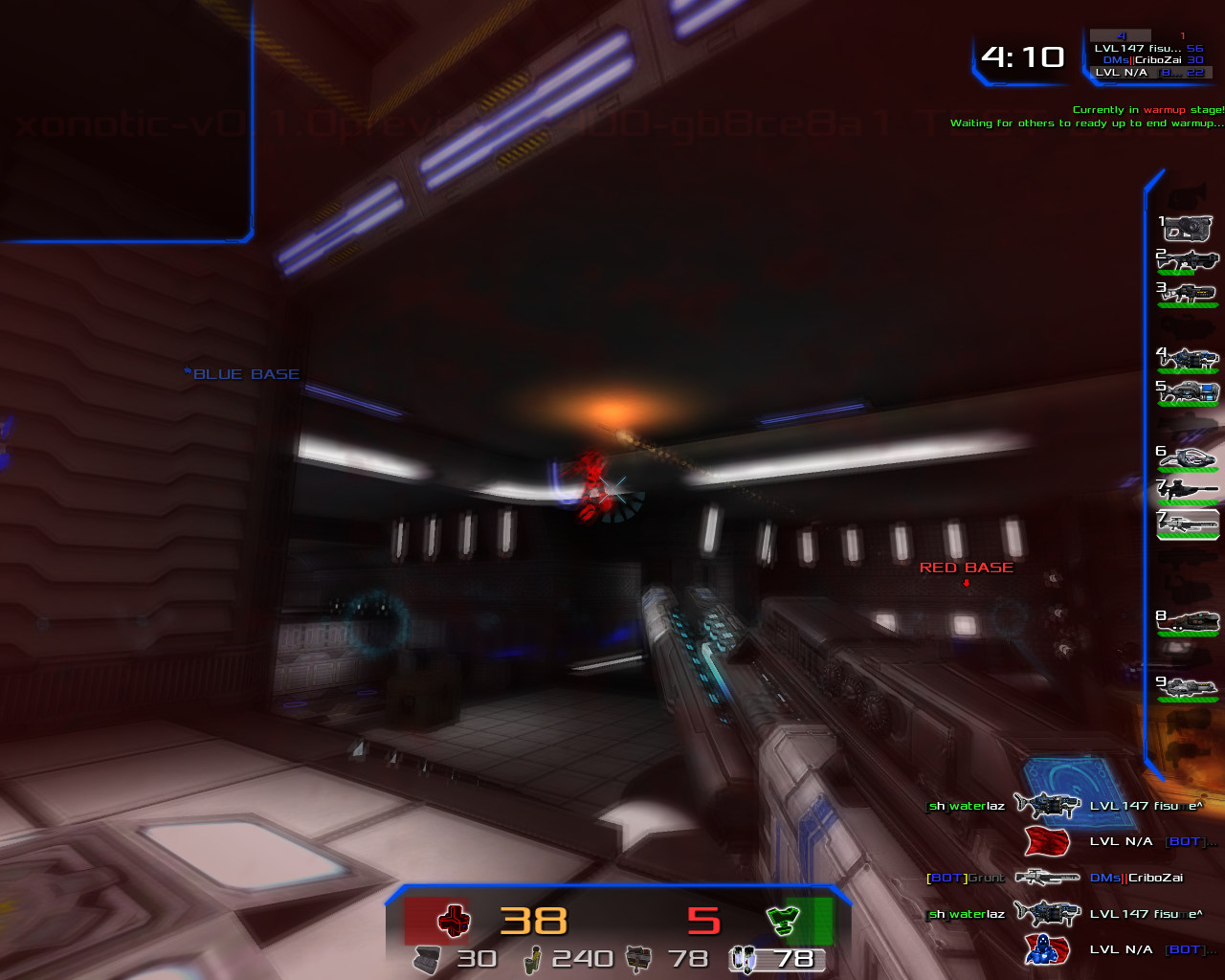Click the red flag in the kill feed
The width and height of the screenshot is (1225, 980).
pos(1049,841)
